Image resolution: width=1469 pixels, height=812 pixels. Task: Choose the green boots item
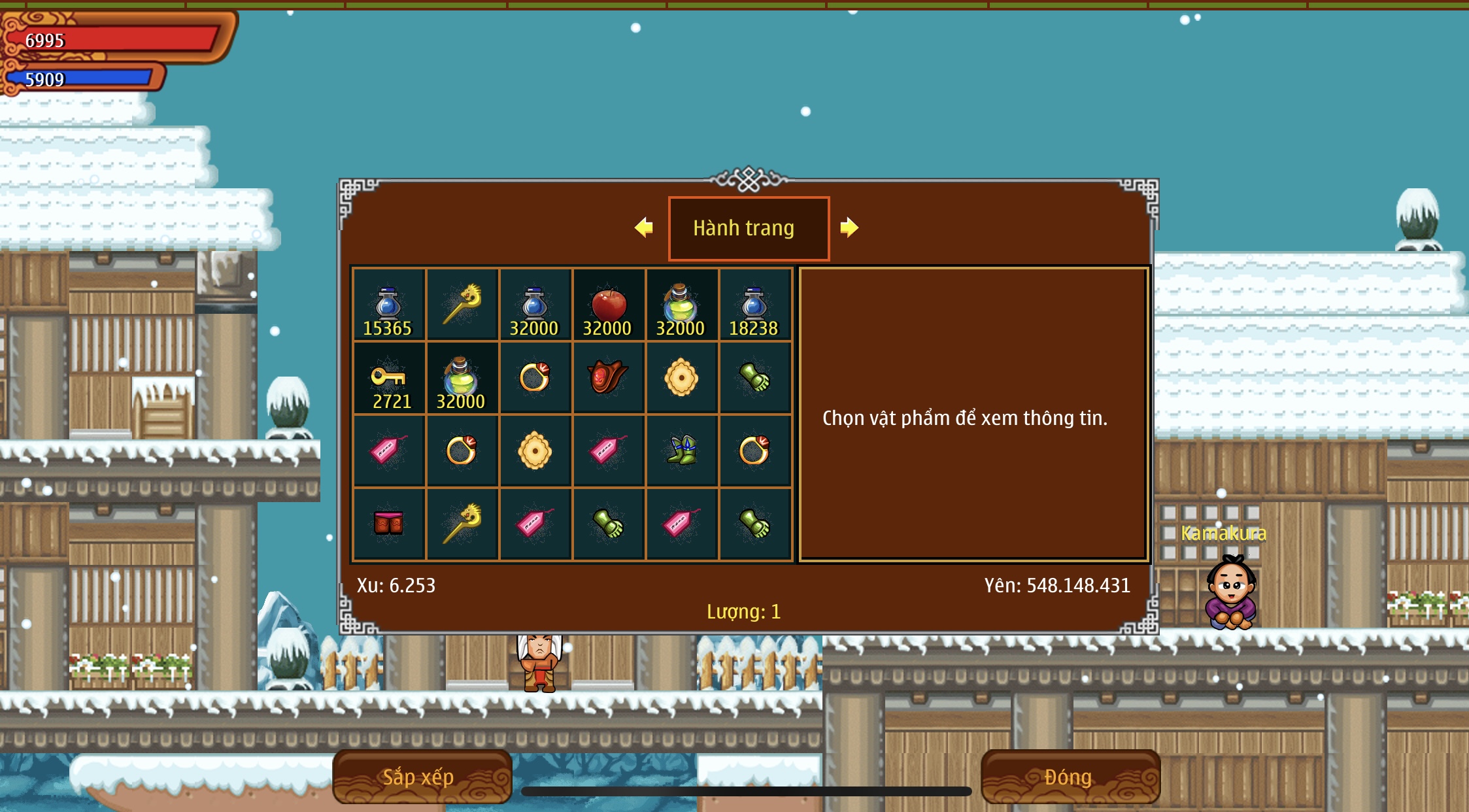(x=681, y=451)
